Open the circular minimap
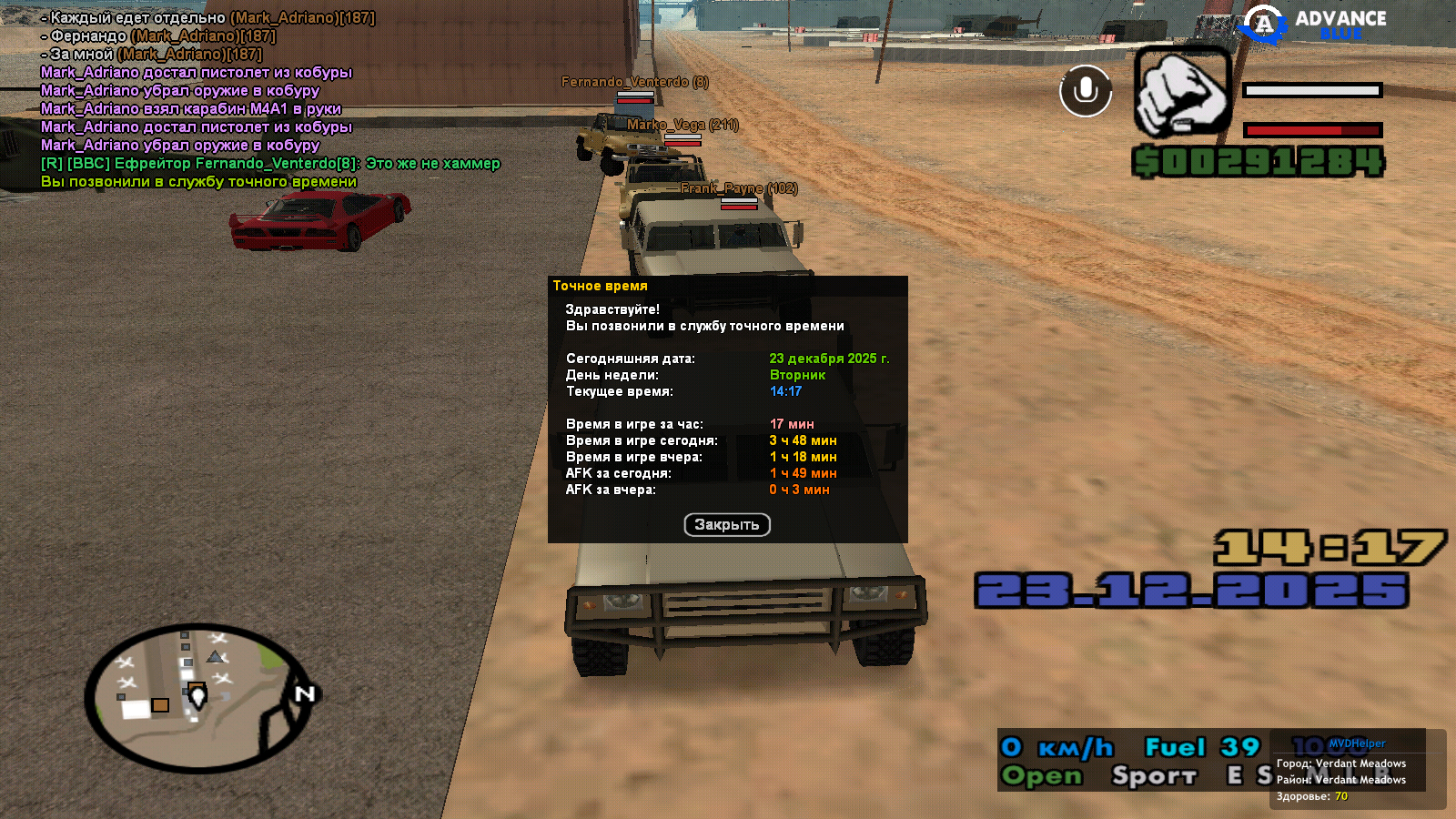Viewport: 1456px width, 819px height. 198,696
